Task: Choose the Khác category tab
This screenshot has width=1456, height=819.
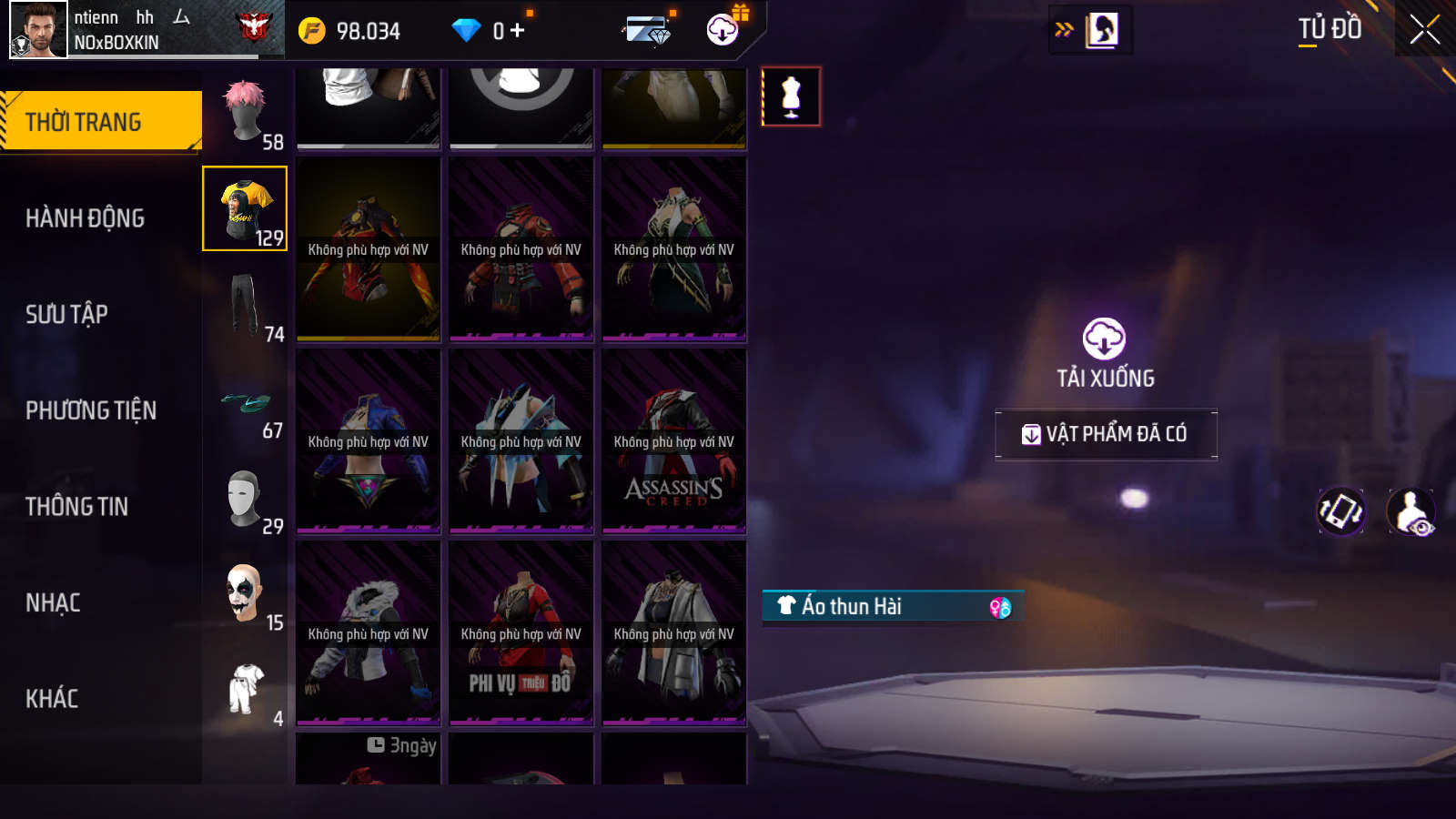Action: 52,699
